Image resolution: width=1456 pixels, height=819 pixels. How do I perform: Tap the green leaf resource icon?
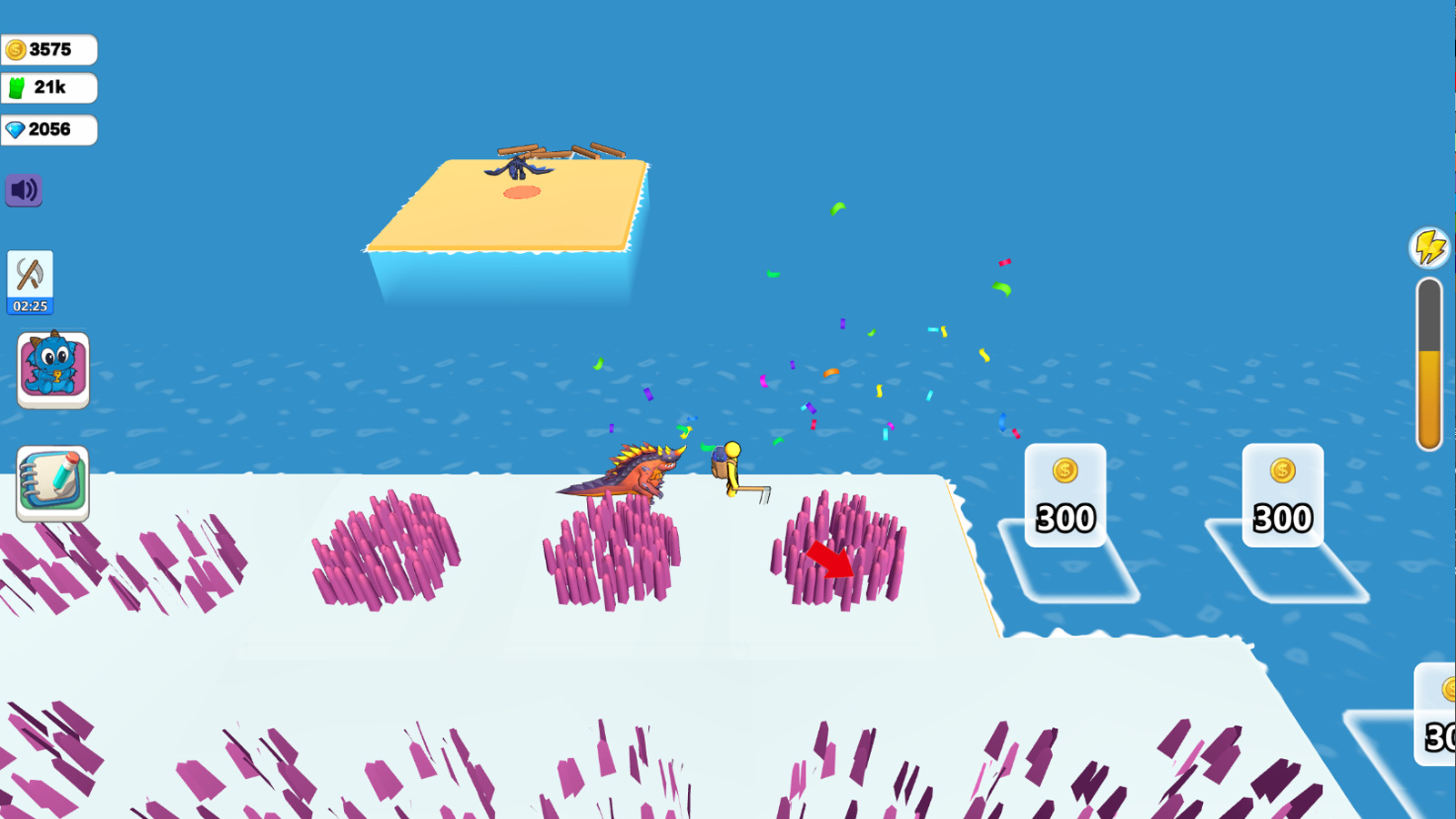[15, 87]
